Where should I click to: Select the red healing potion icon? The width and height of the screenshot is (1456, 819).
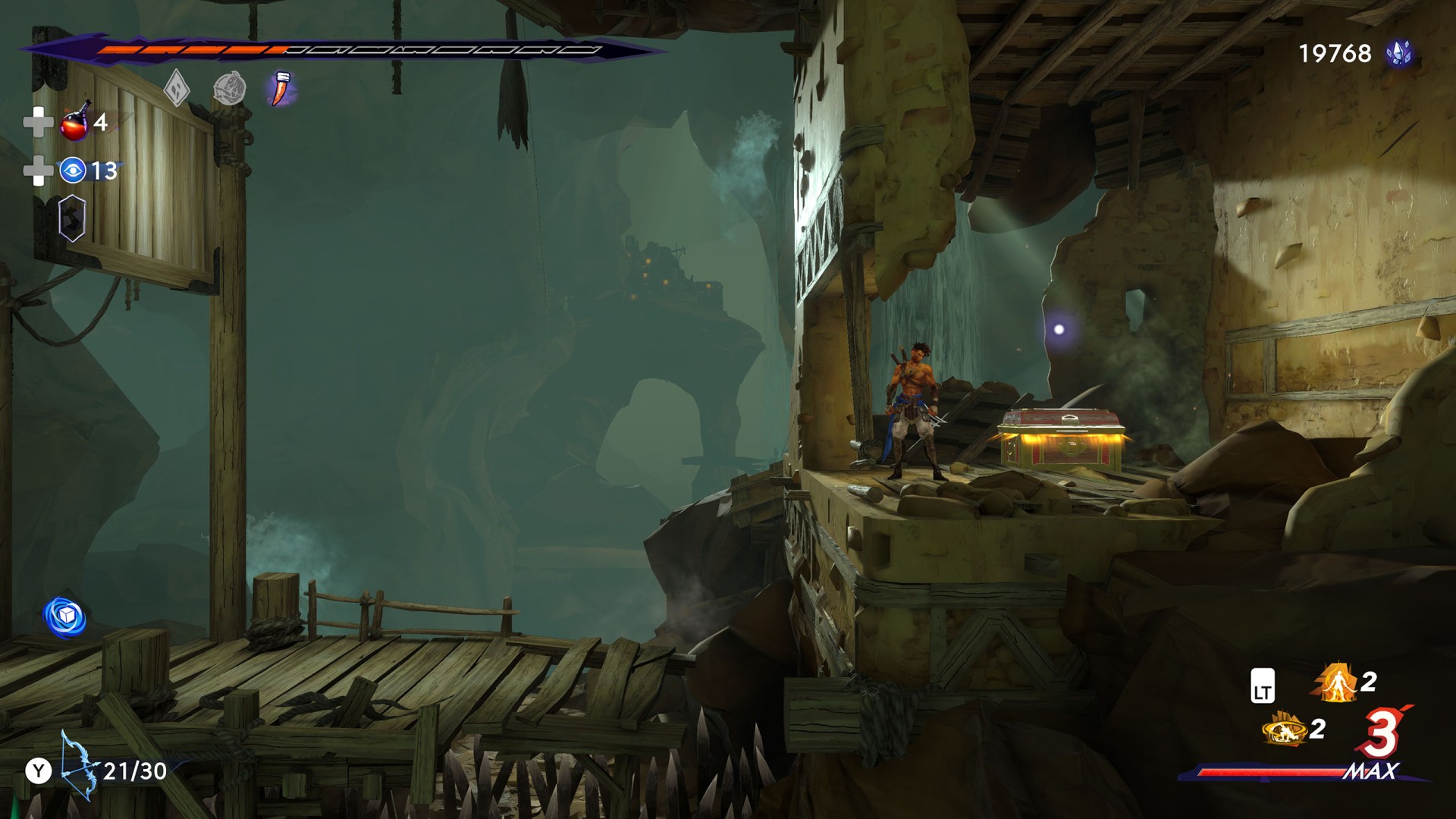(76, 122)
